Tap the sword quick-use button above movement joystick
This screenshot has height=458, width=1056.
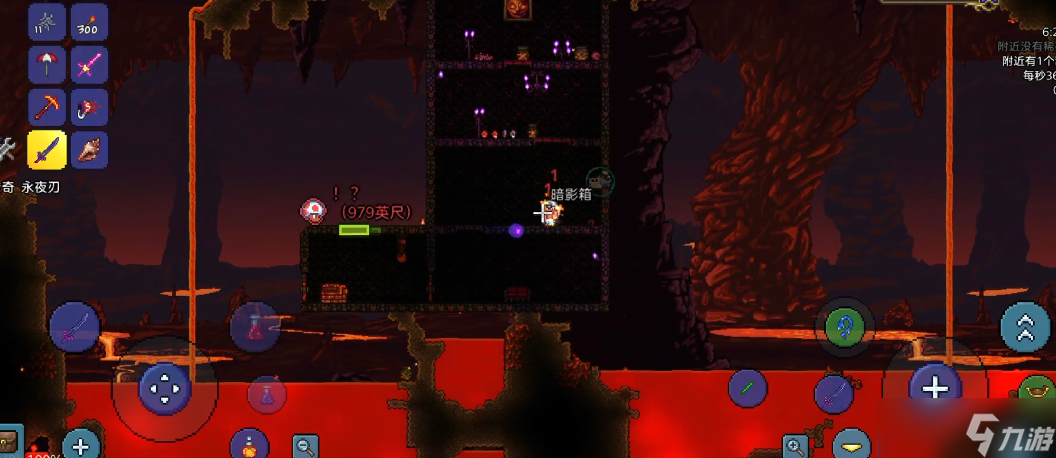click(x=73, y=325)
